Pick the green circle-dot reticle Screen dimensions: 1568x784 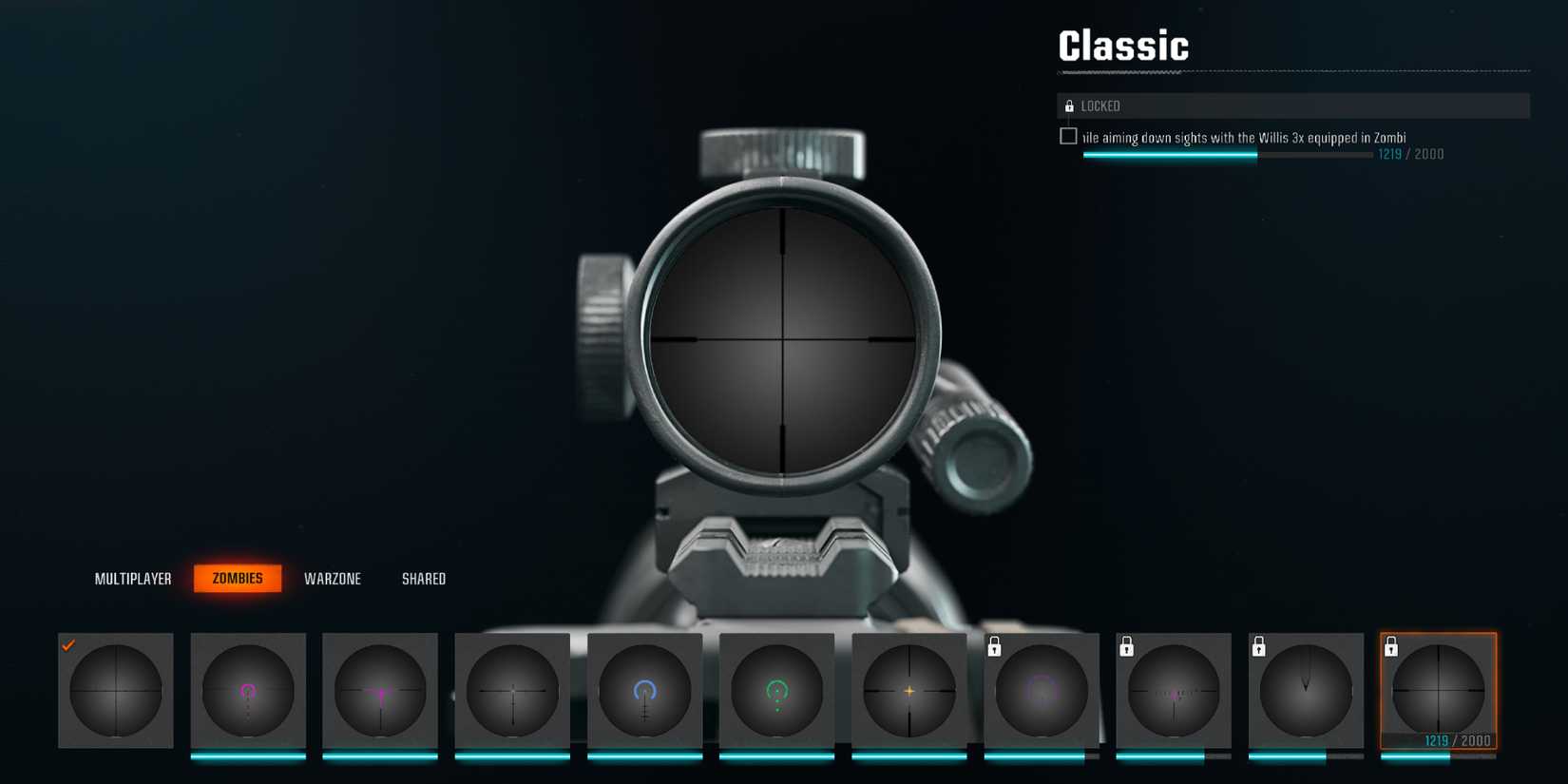pyautogui.click(x=777, y=692)
